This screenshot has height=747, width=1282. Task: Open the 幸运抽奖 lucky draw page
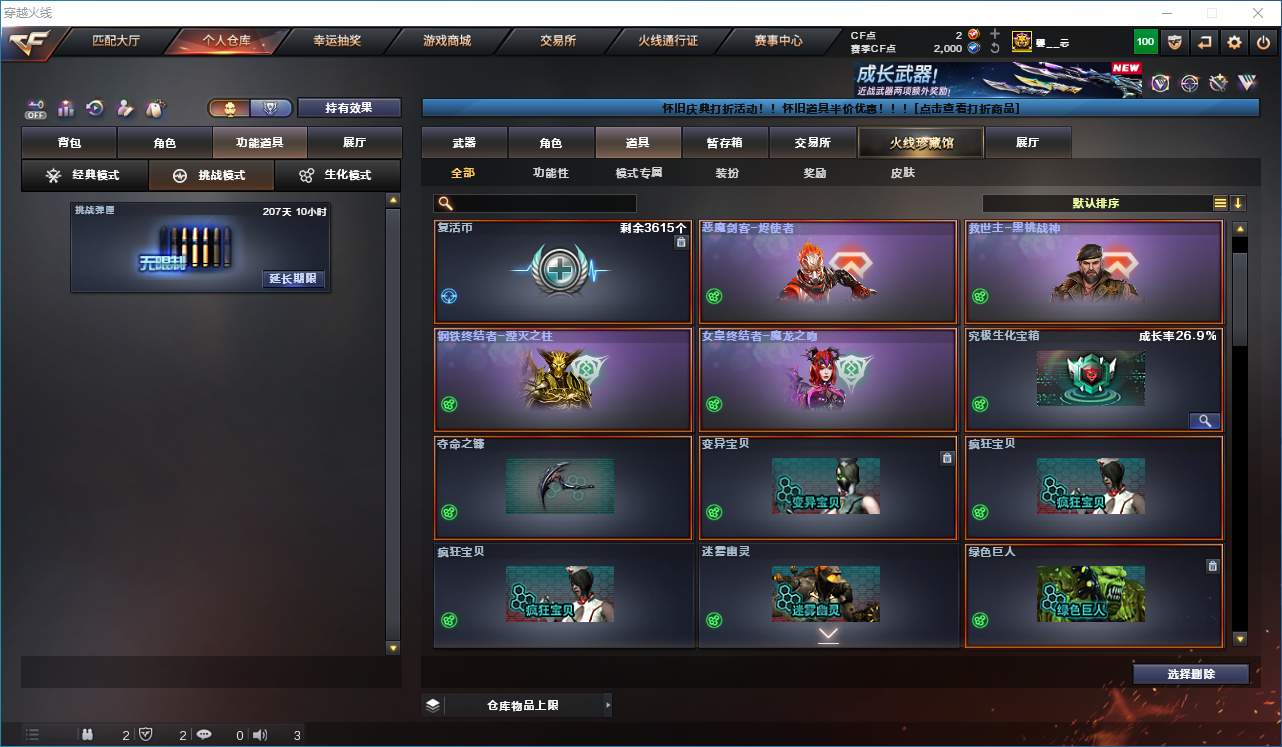tap(337, 41)
